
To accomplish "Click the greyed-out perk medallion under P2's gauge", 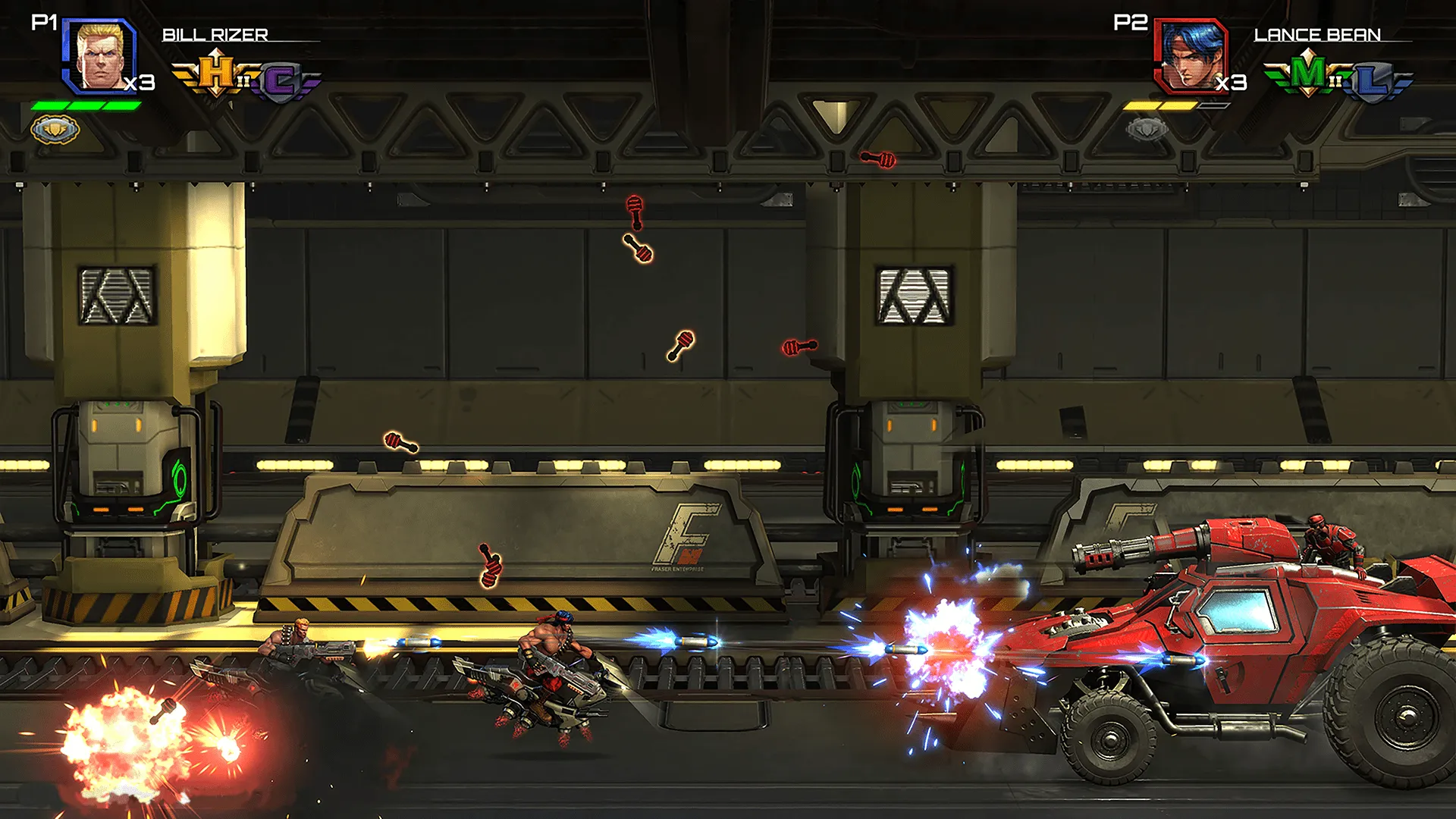I will [x=1145, y=128].
